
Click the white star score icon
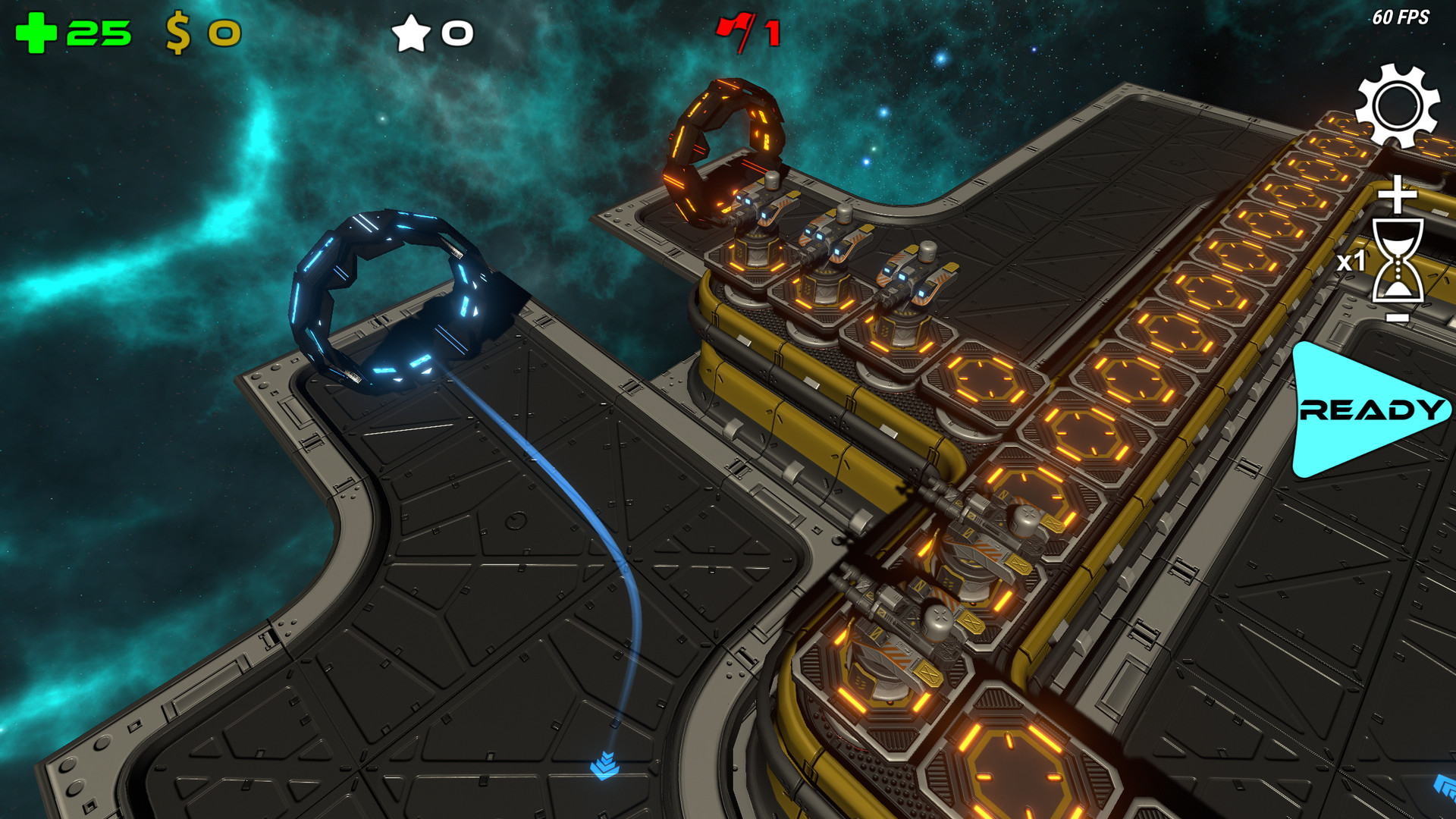pyautogui.click(x=410, y=33)
